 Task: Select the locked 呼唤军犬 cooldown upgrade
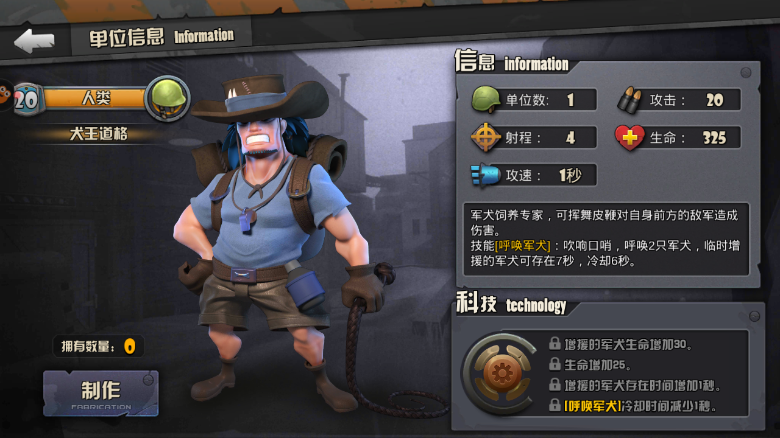[x=640, y=406]
